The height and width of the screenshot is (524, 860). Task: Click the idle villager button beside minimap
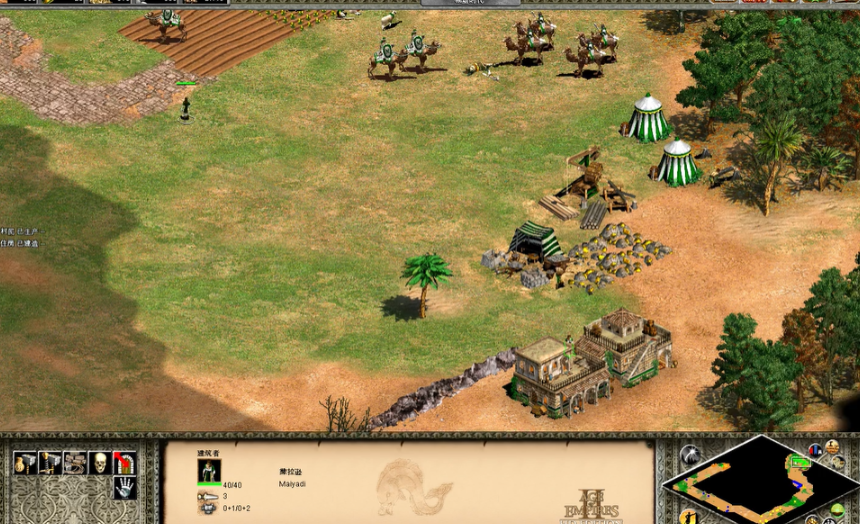click(x=690, y=516)
